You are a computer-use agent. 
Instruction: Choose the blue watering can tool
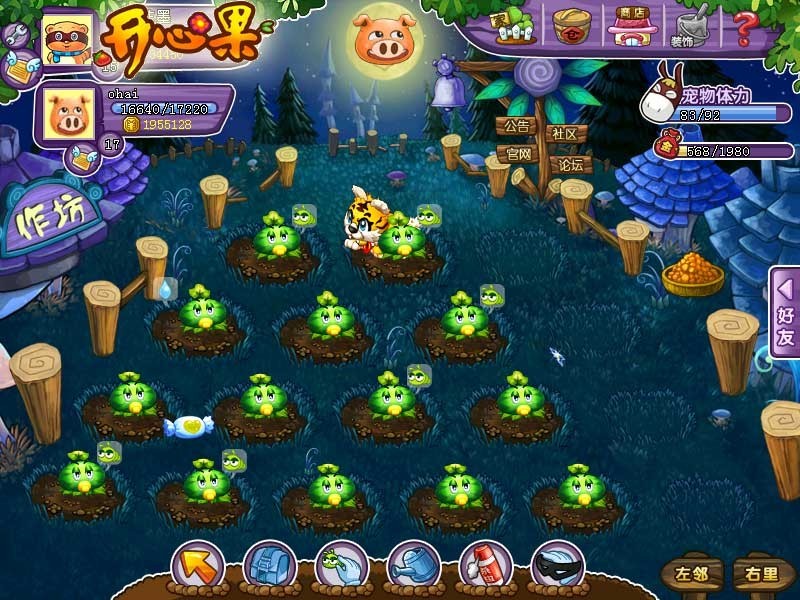[x=412, y=566]
